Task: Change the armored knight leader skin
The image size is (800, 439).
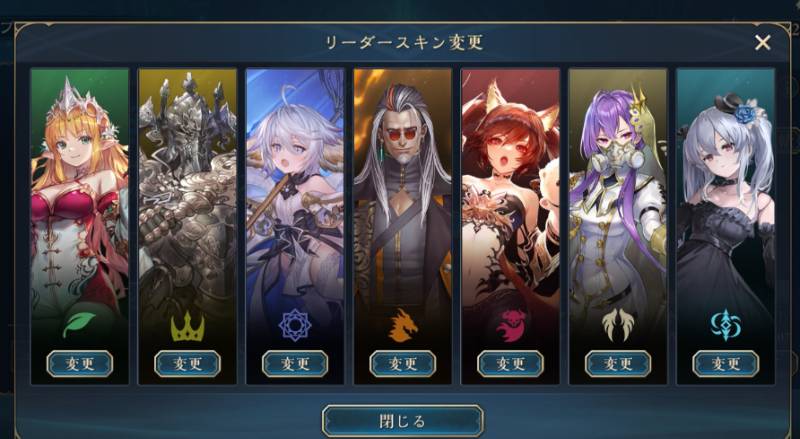Action: point(187,363)
